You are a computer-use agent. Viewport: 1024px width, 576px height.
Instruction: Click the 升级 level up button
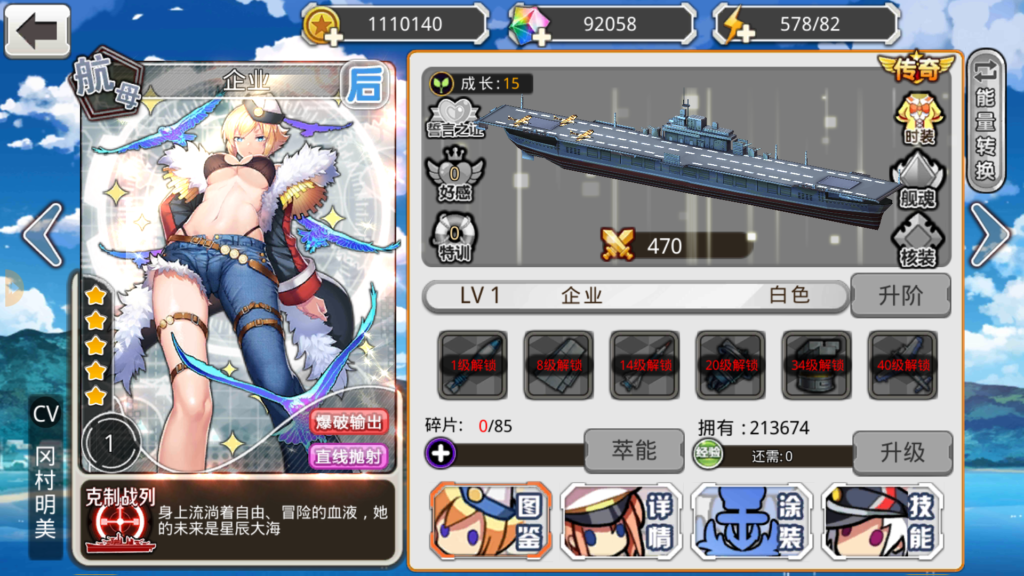point(902,451)
